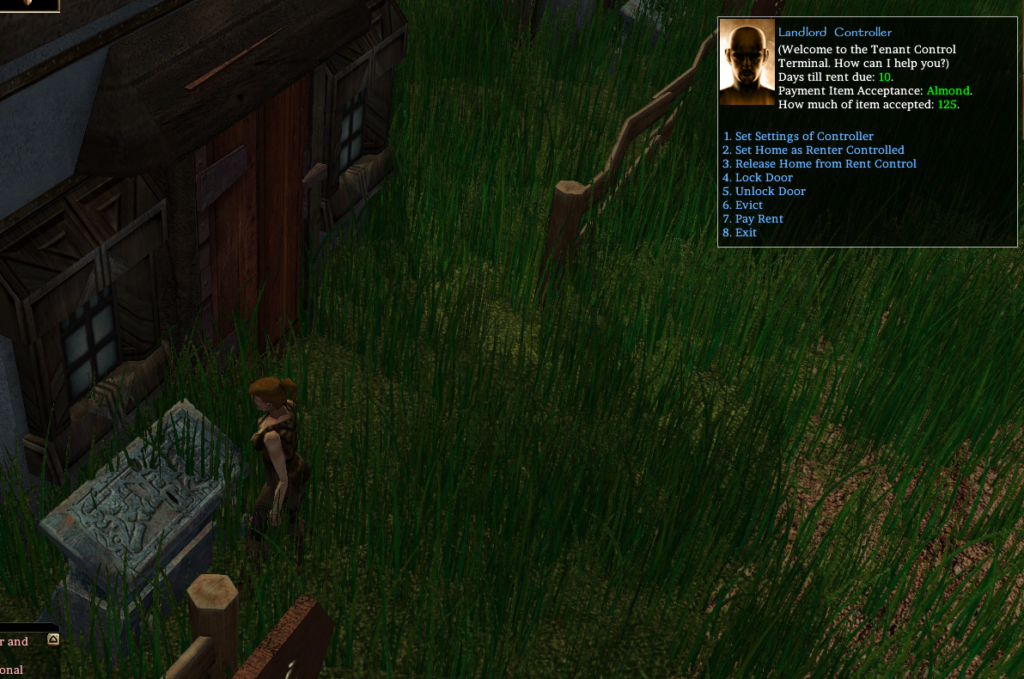Select the 'Unlock Door' option
The height and width of the screenshot is (679, 1024).
point(769,191)
